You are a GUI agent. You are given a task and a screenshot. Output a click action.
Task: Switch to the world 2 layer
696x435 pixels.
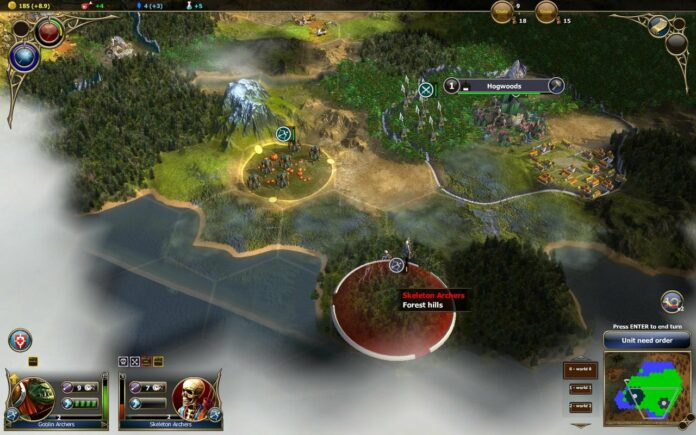tap(580, 406)
